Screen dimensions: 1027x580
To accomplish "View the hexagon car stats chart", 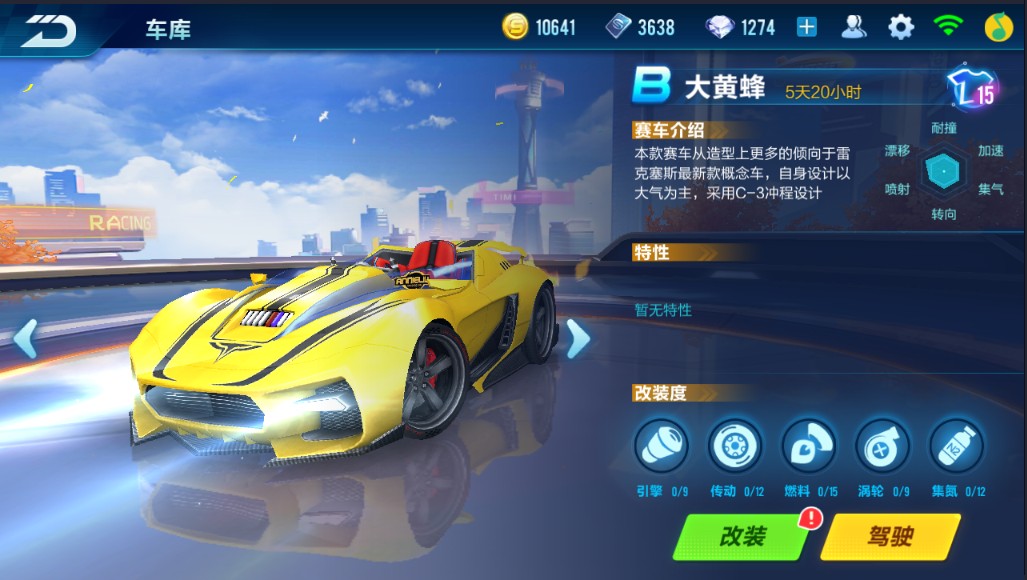I will coord(943,171).
